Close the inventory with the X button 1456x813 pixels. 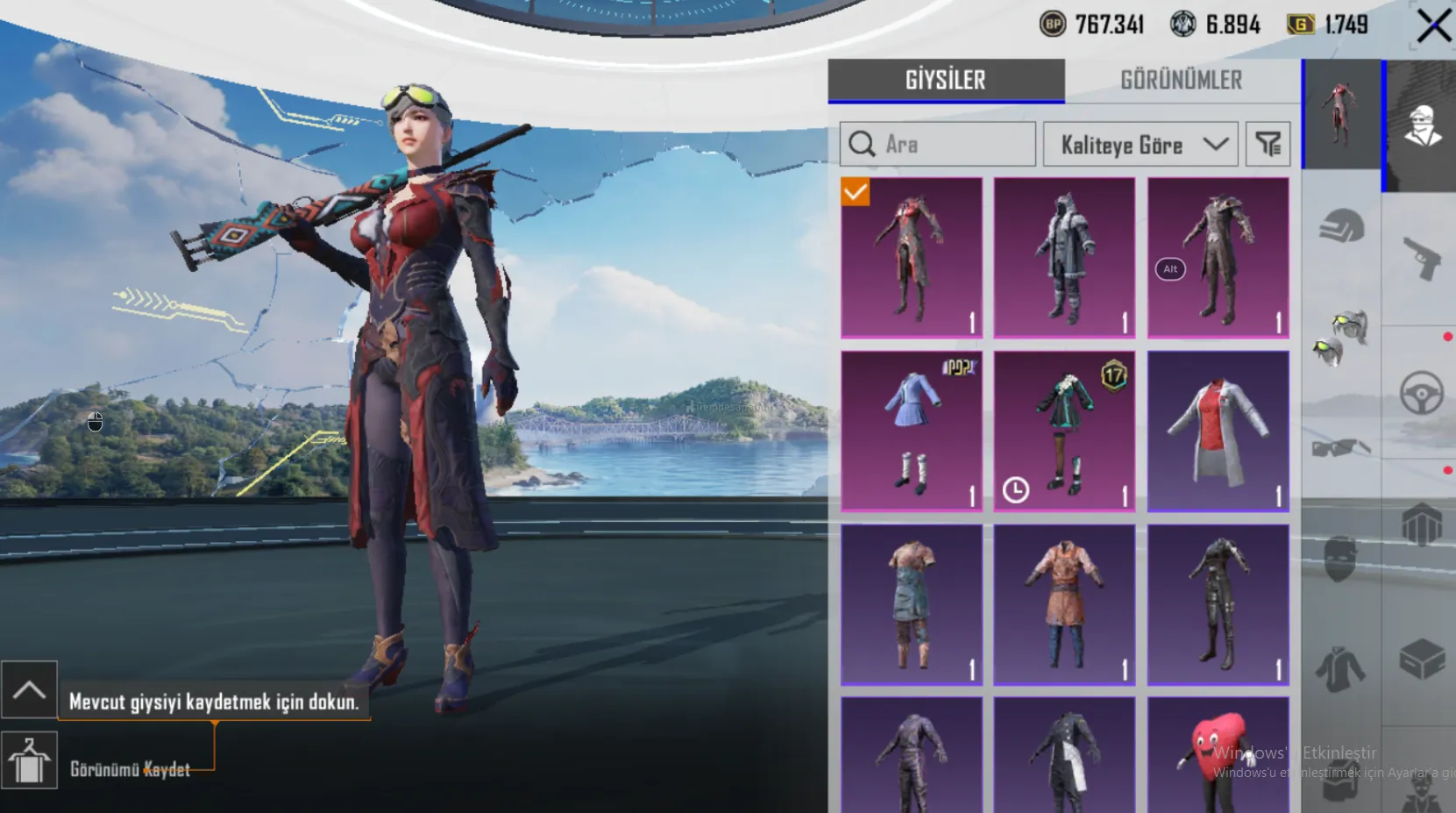[1433, 26]
